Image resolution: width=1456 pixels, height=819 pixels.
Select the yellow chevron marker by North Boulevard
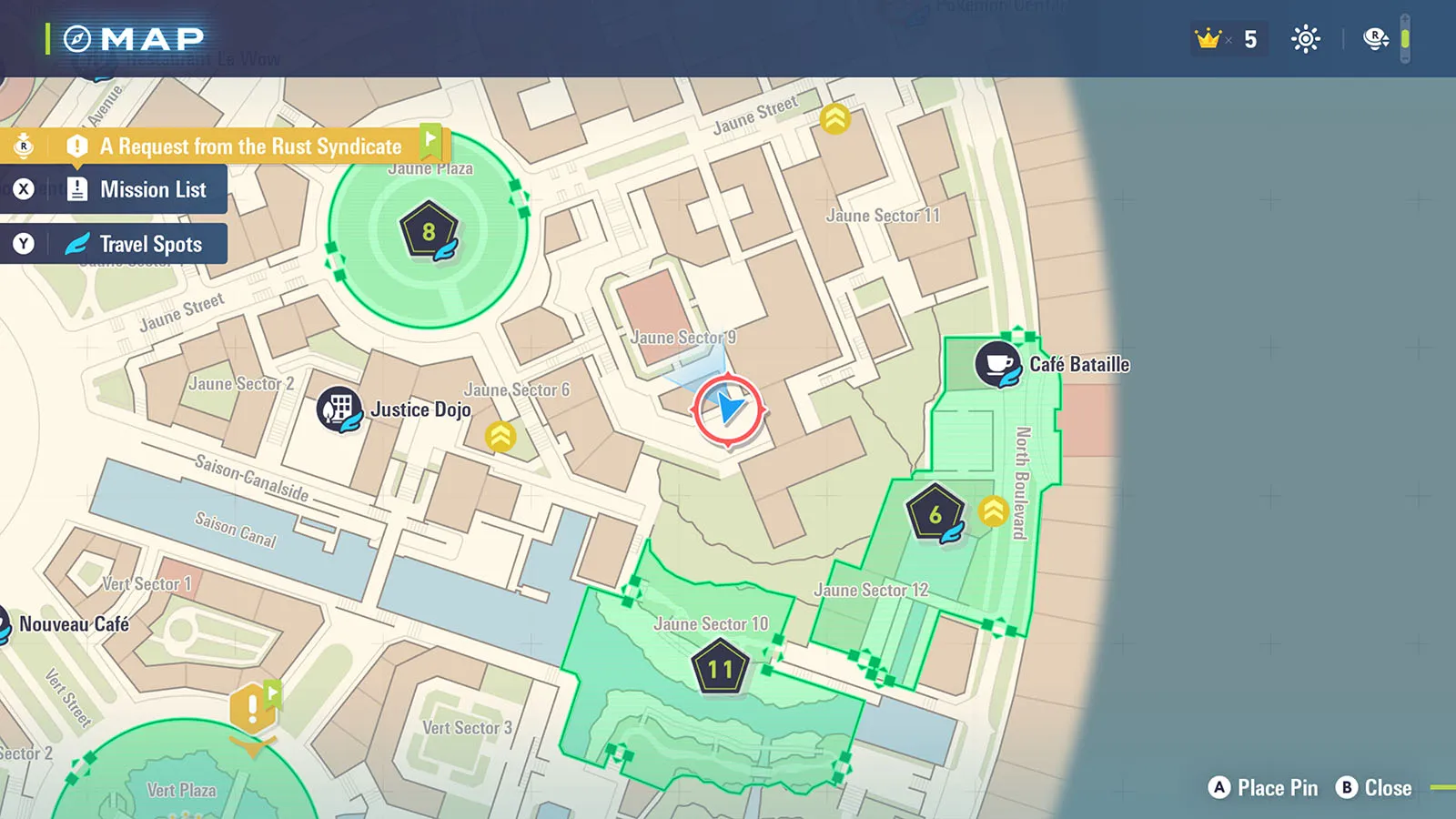click(x=993, y=511)
